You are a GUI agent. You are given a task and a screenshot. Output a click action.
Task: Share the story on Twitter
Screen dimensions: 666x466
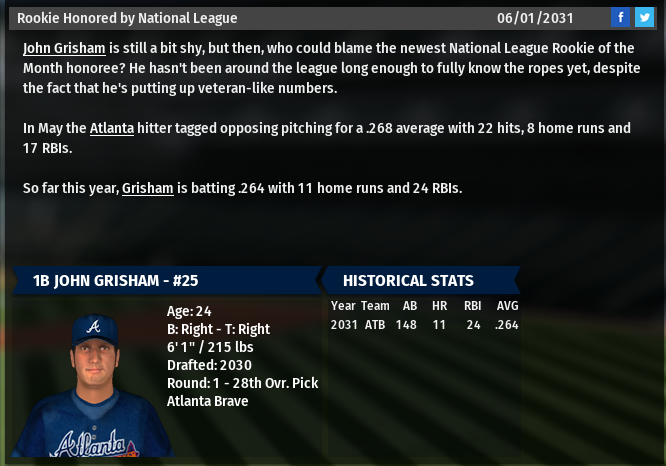click(x=644, y=17)
